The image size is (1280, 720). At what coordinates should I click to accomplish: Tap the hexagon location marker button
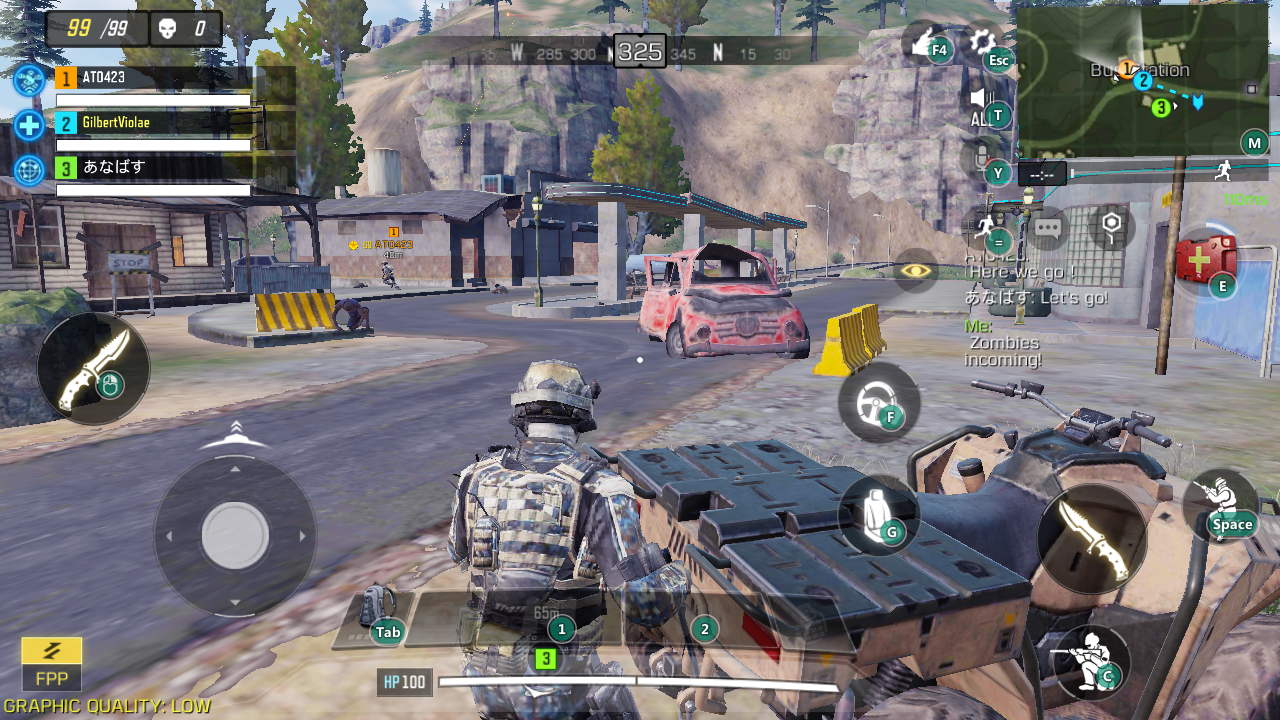tap(1109, 227)
